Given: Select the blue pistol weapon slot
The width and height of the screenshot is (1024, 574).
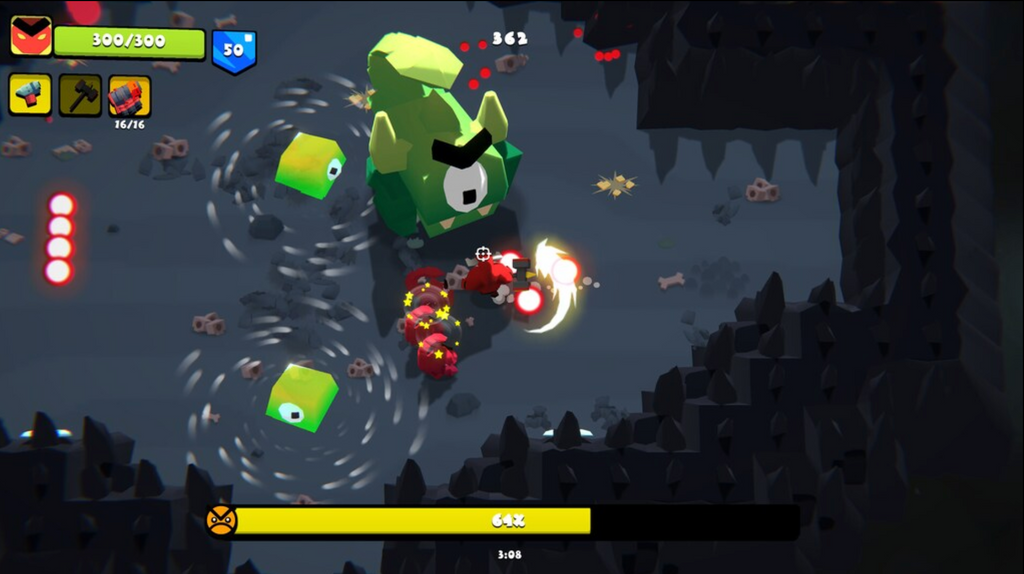Looking at the screenshot, I should [x=30, y=95].
